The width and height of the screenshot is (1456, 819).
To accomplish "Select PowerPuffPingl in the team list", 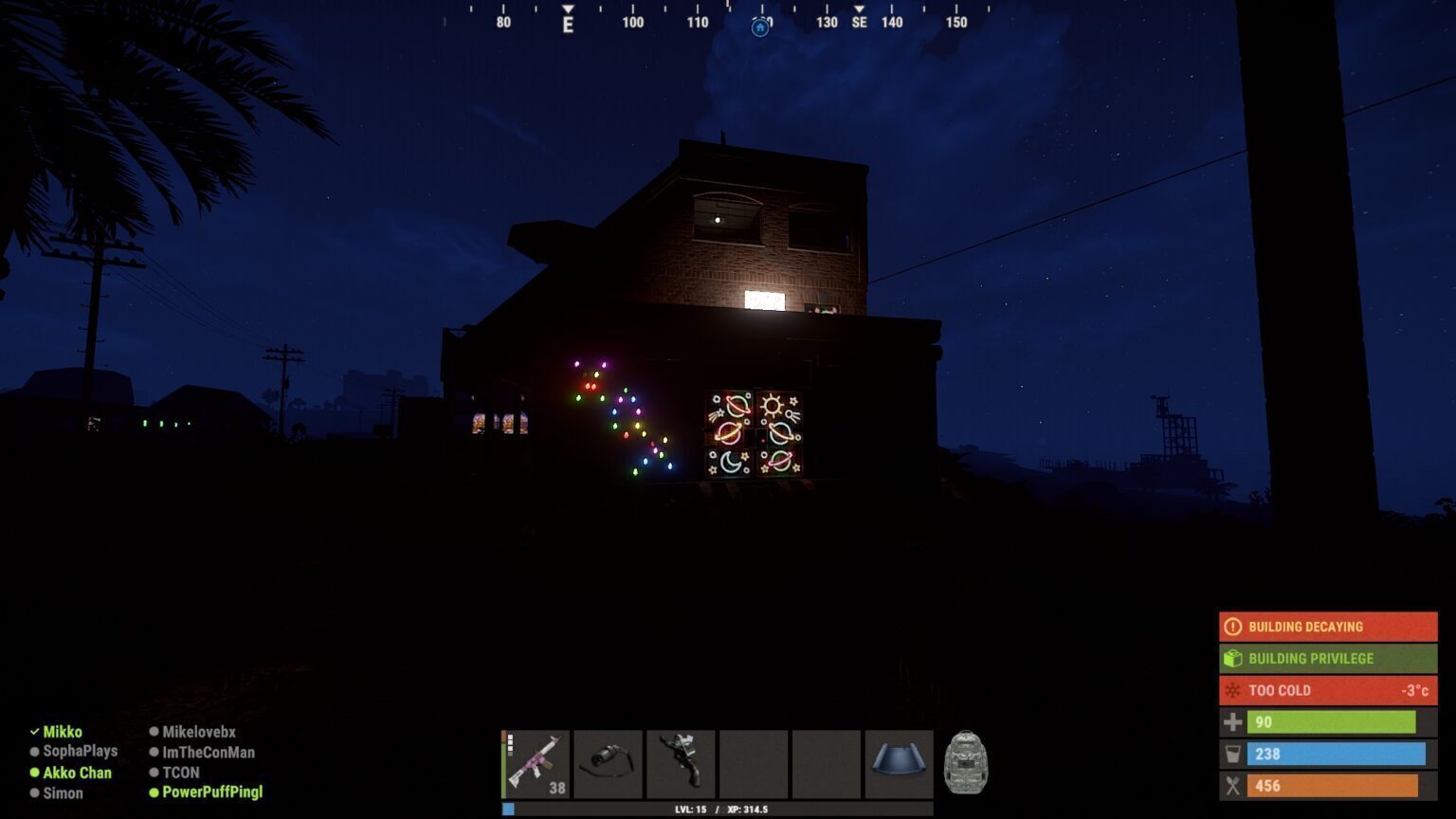I will 211,792.
